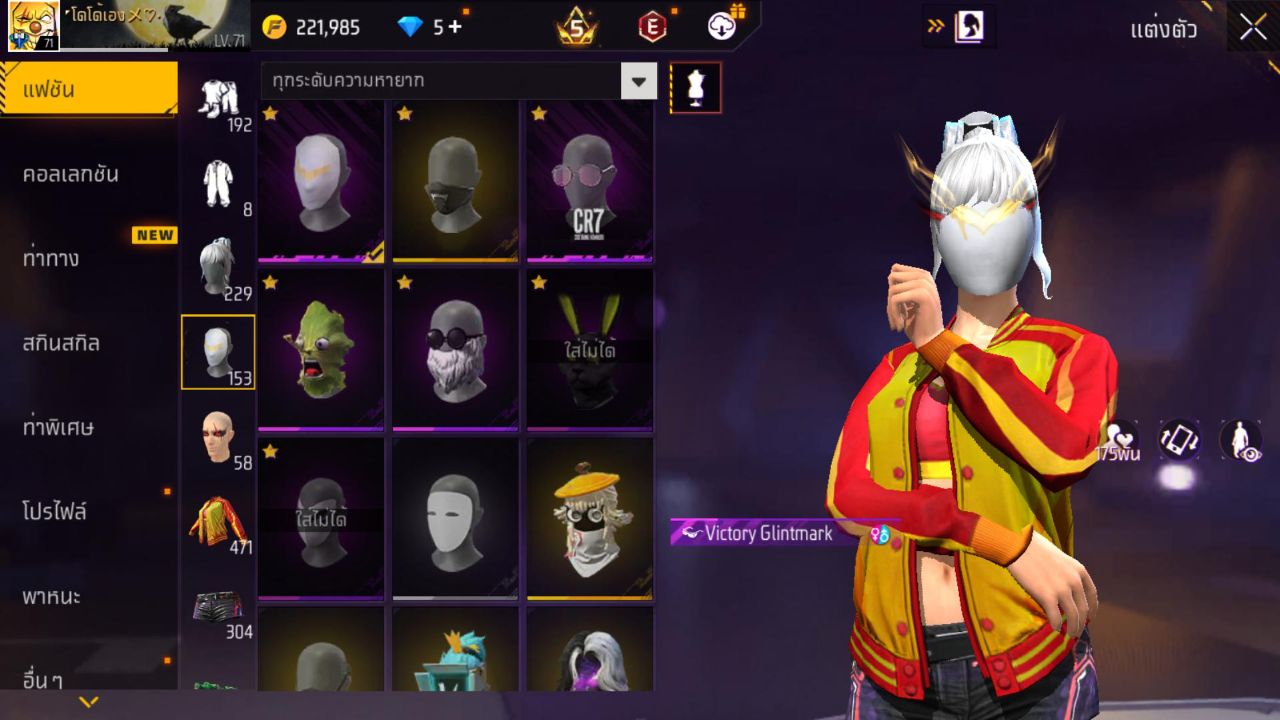The height and width of the screenshot is (720, 1280).
Task: Open the rank crown icon
Action: point(576,27)
